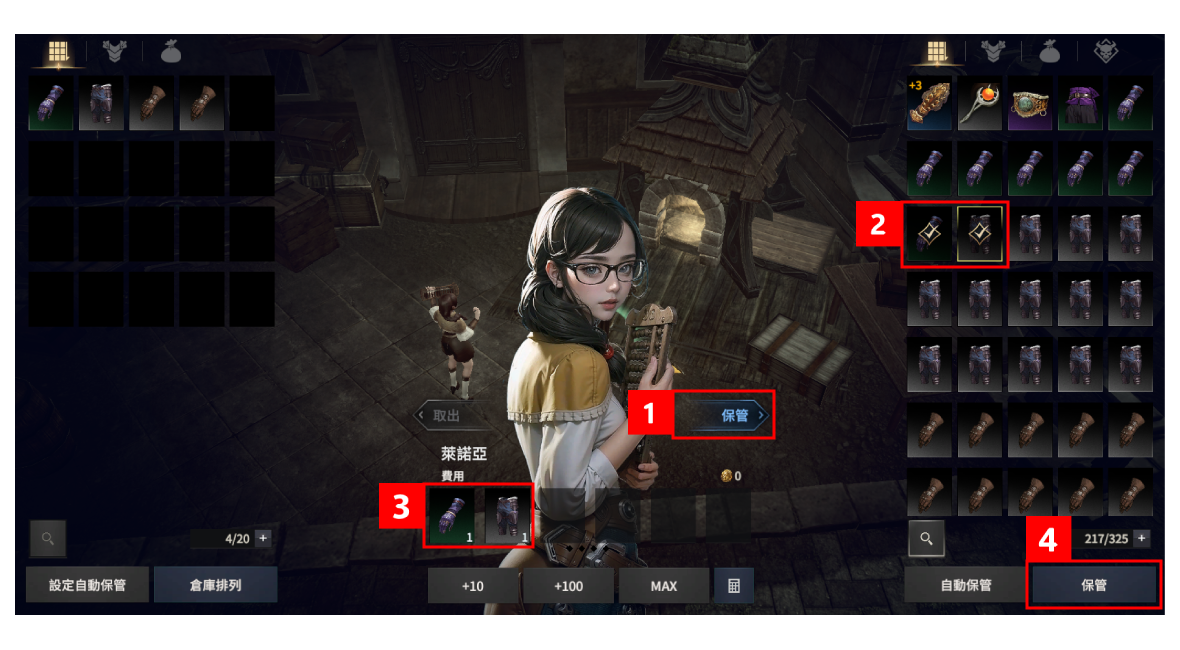
Task: Open the inventory's skull emblem tab
Action: [1105, 51]
